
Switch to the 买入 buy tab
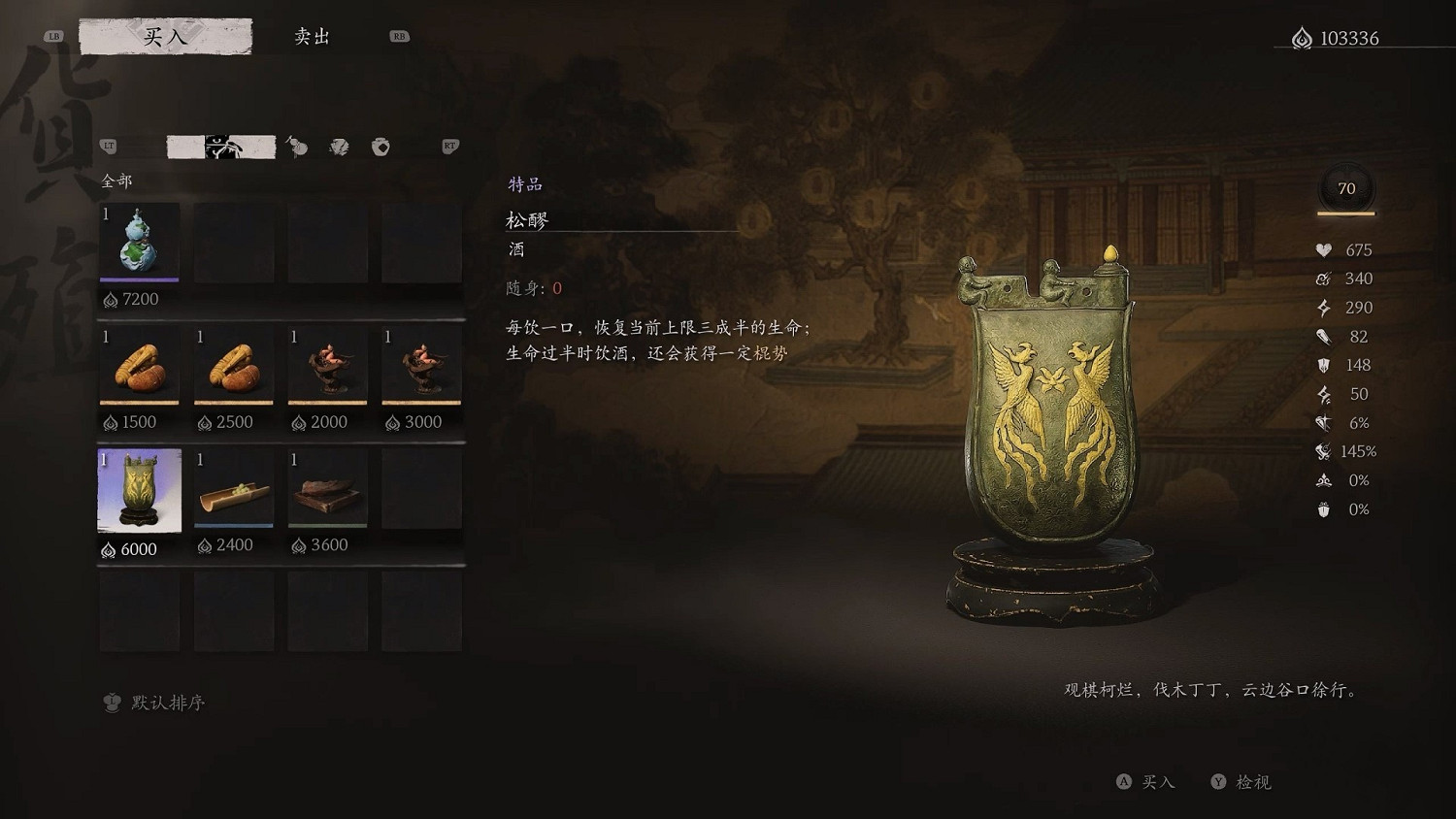pyautogui.click(x=163, y=36)
